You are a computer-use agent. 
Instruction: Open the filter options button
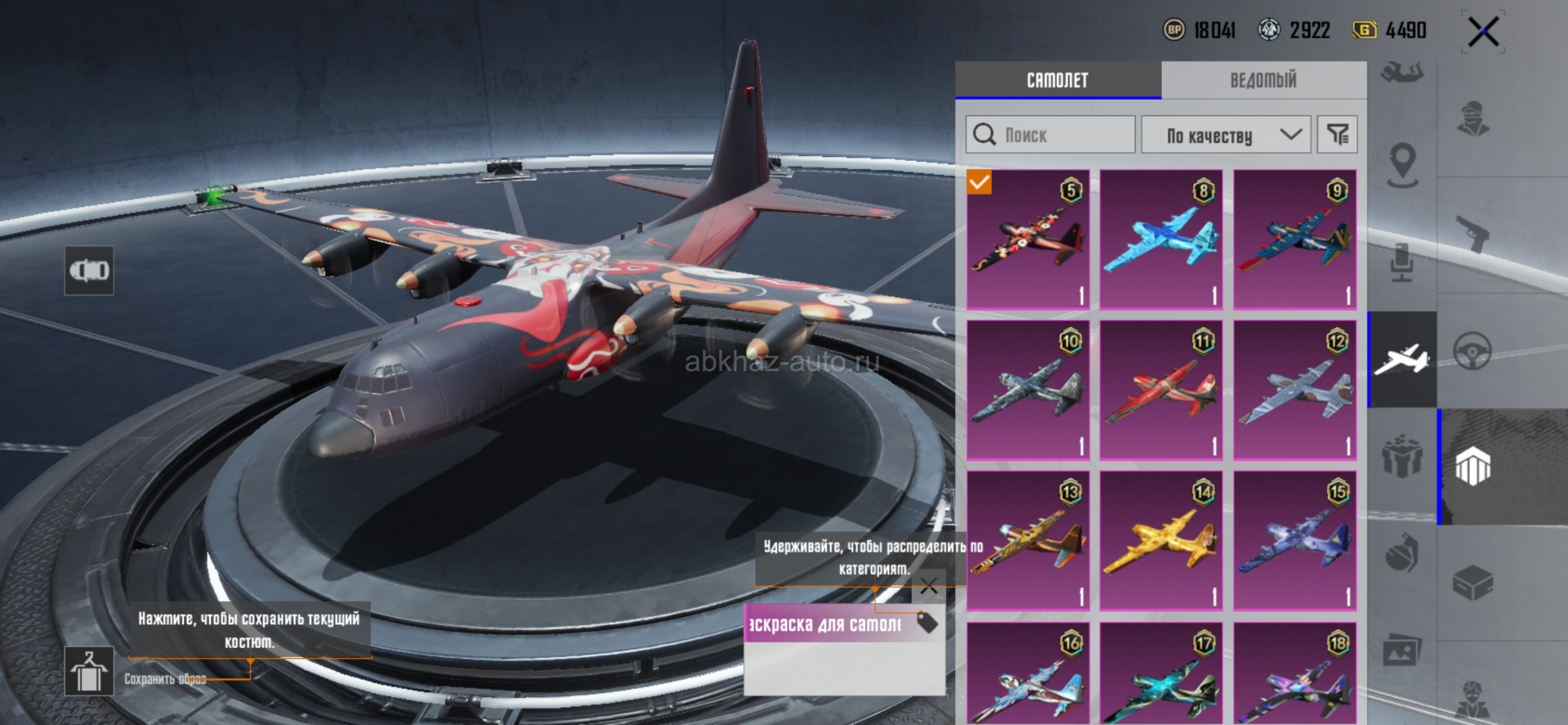1338,135
